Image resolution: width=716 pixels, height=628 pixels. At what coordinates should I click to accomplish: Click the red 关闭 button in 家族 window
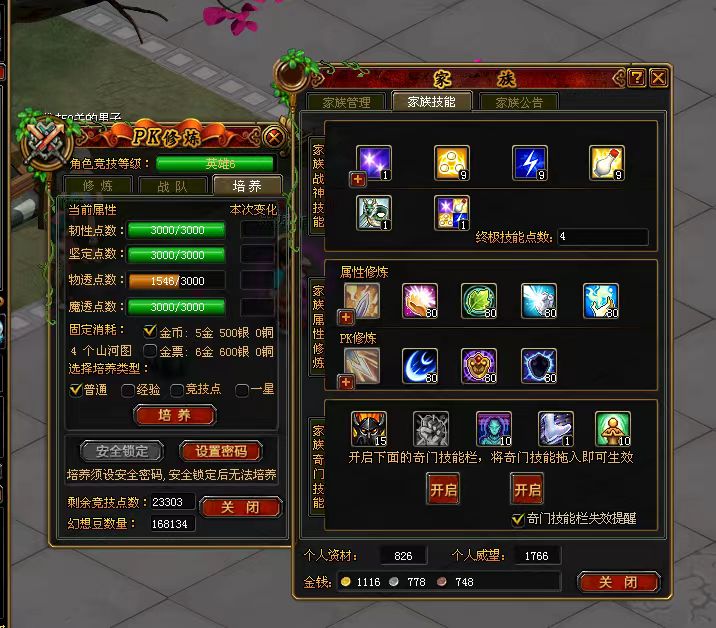click(x=618, y=582)
